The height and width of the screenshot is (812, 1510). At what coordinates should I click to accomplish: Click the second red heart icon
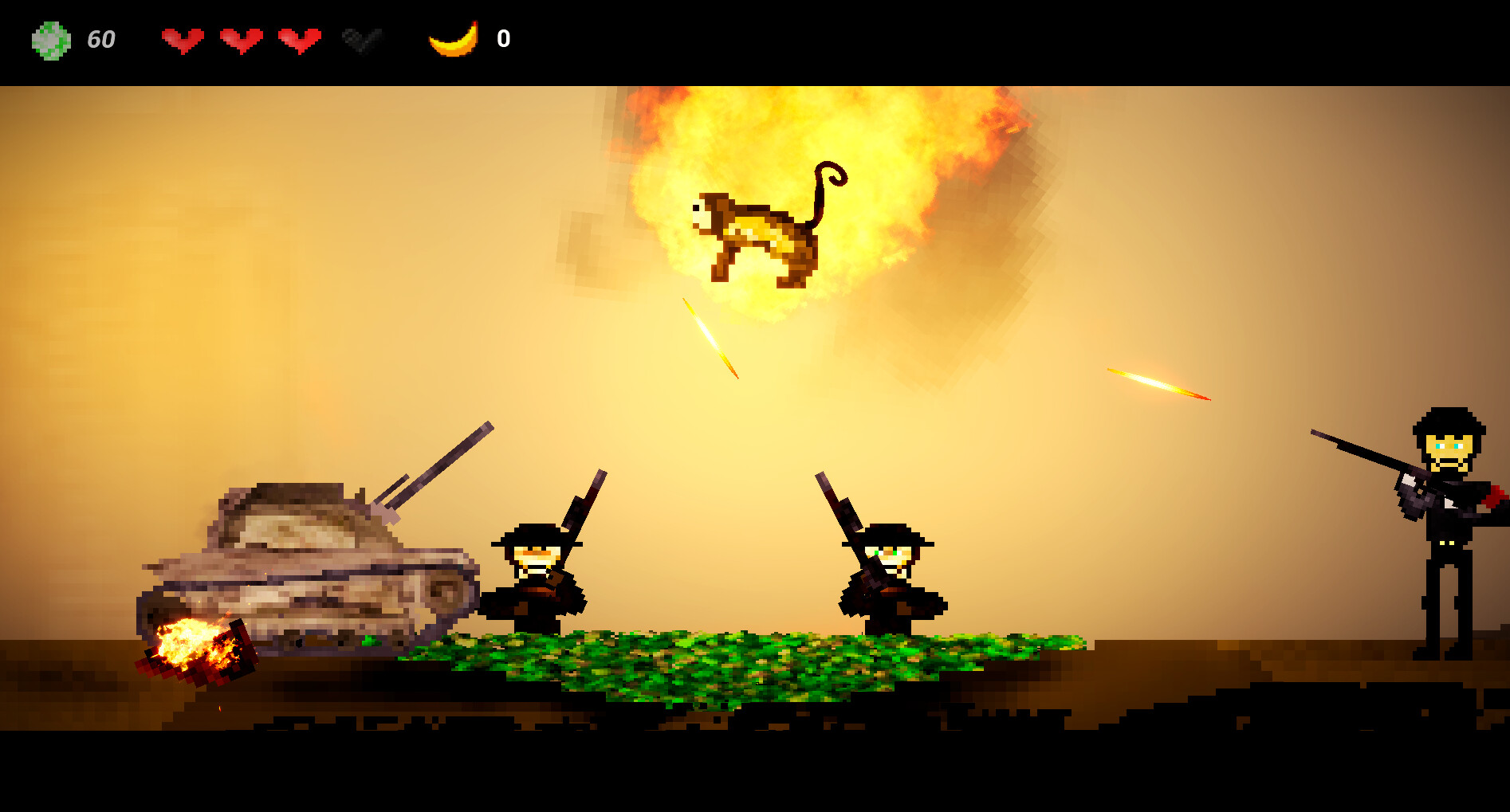click(x=242, y=37)
